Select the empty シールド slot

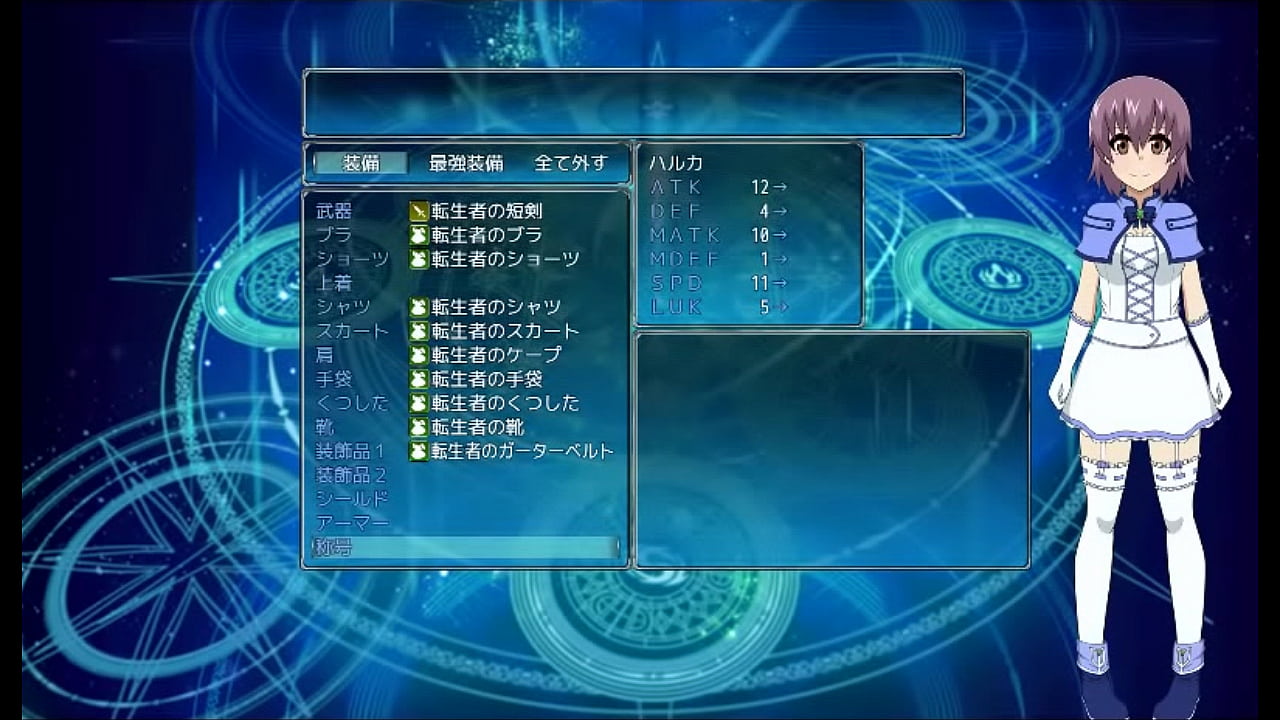tap(465, 499)
